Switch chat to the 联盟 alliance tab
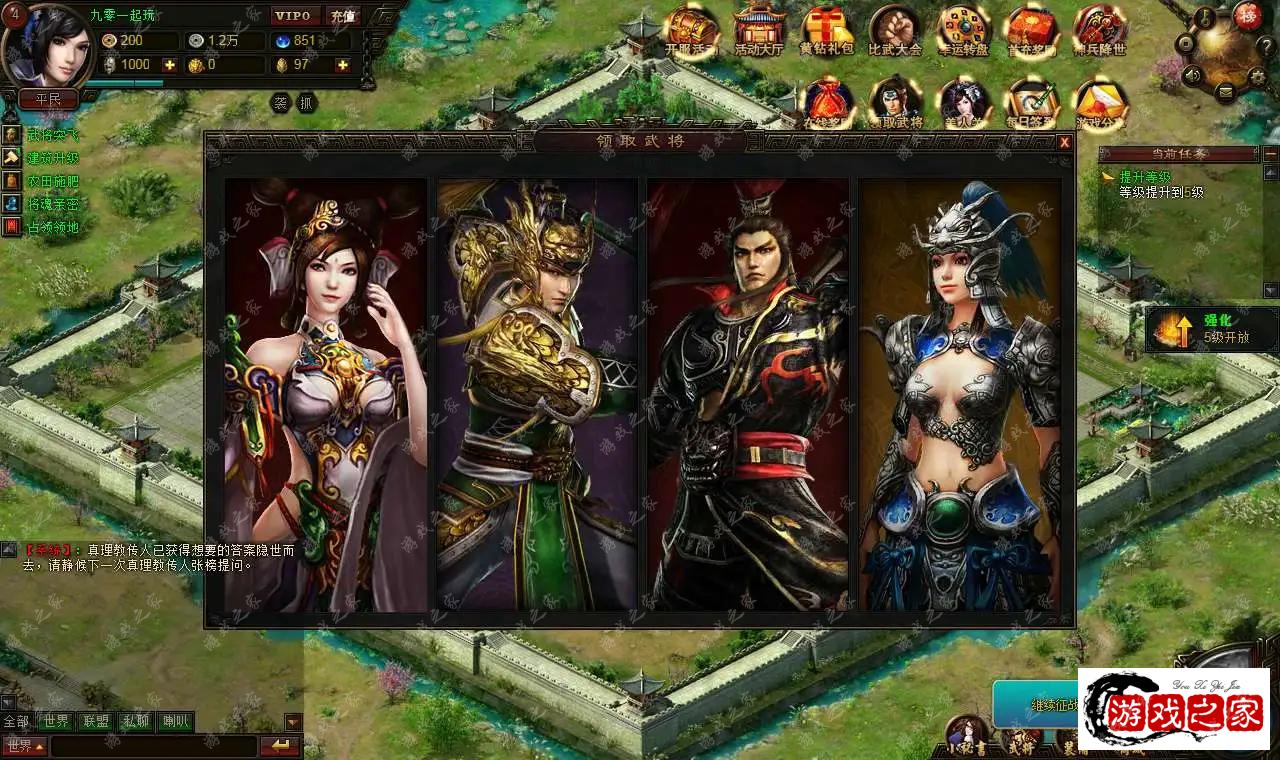This screenshot has height=760, width=1280. [96, 721]
